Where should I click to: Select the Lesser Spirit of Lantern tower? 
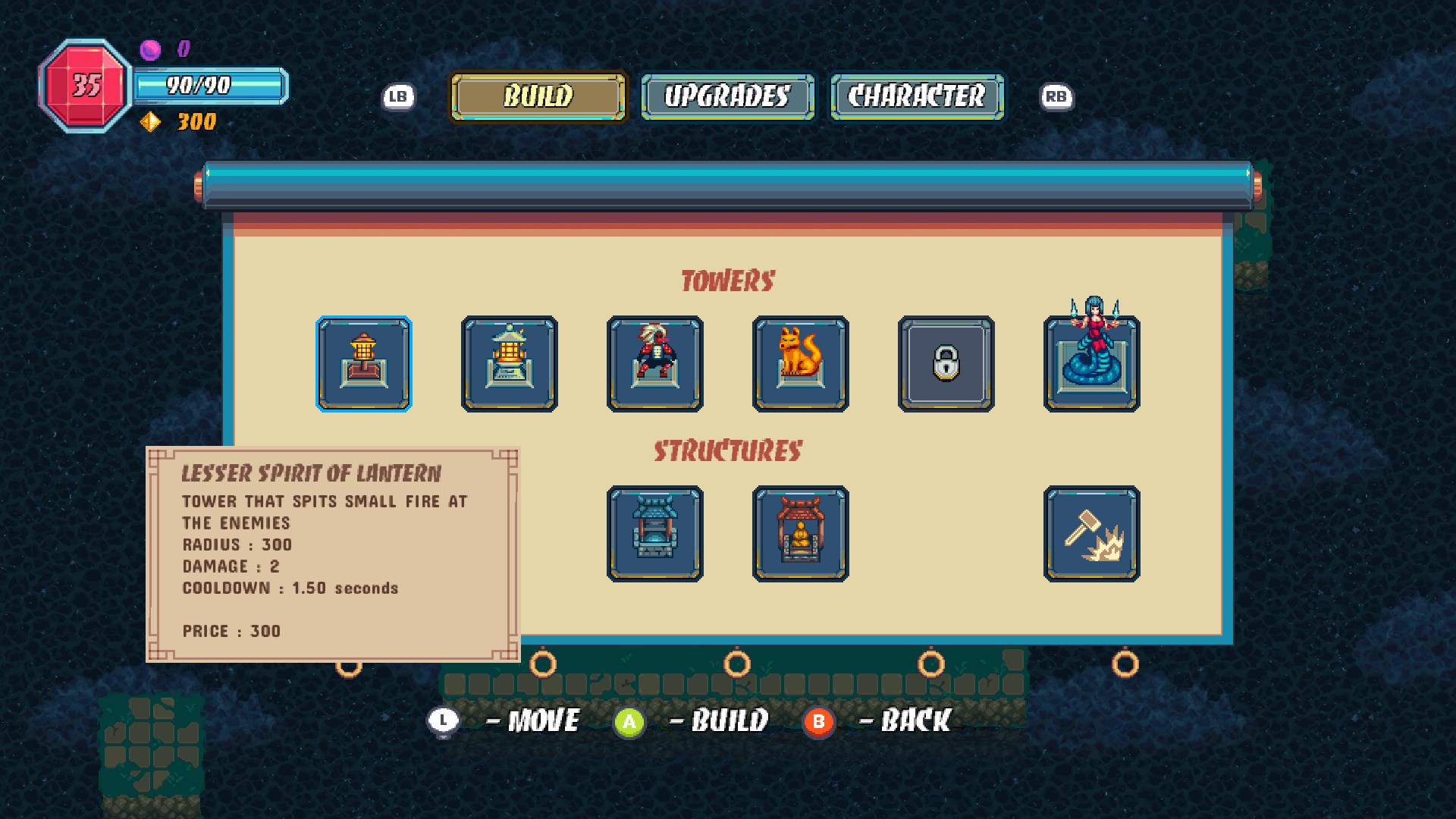point(365,363)
